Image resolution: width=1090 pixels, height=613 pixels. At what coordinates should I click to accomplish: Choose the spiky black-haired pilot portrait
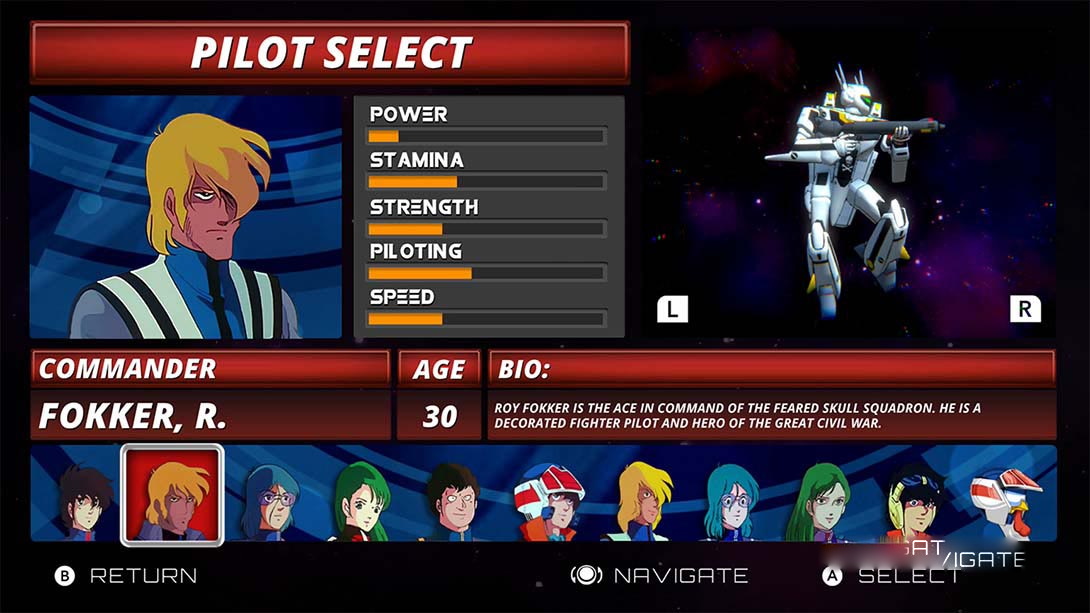(x=83, y=498)
